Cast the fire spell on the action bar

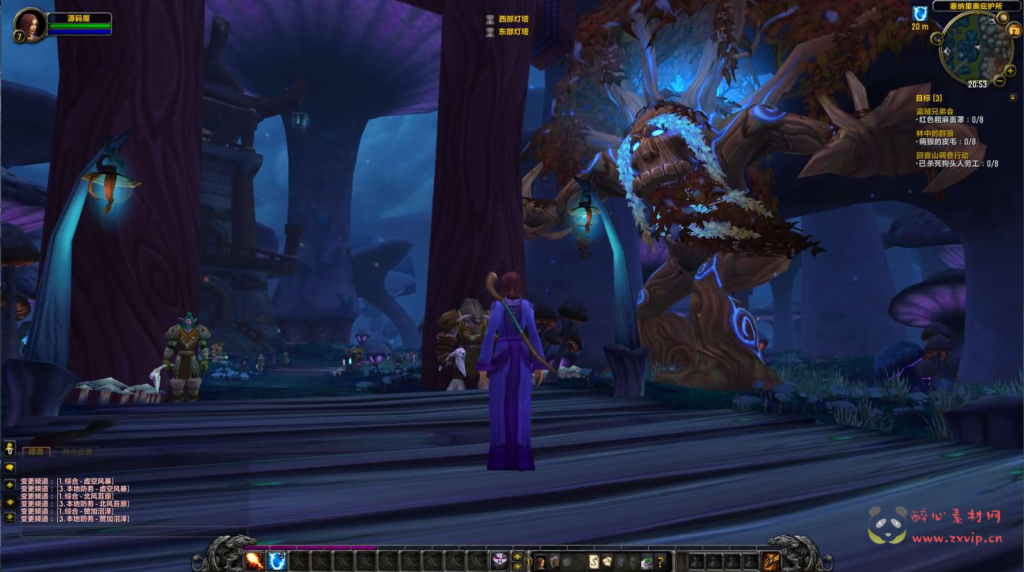pos(254,561)
